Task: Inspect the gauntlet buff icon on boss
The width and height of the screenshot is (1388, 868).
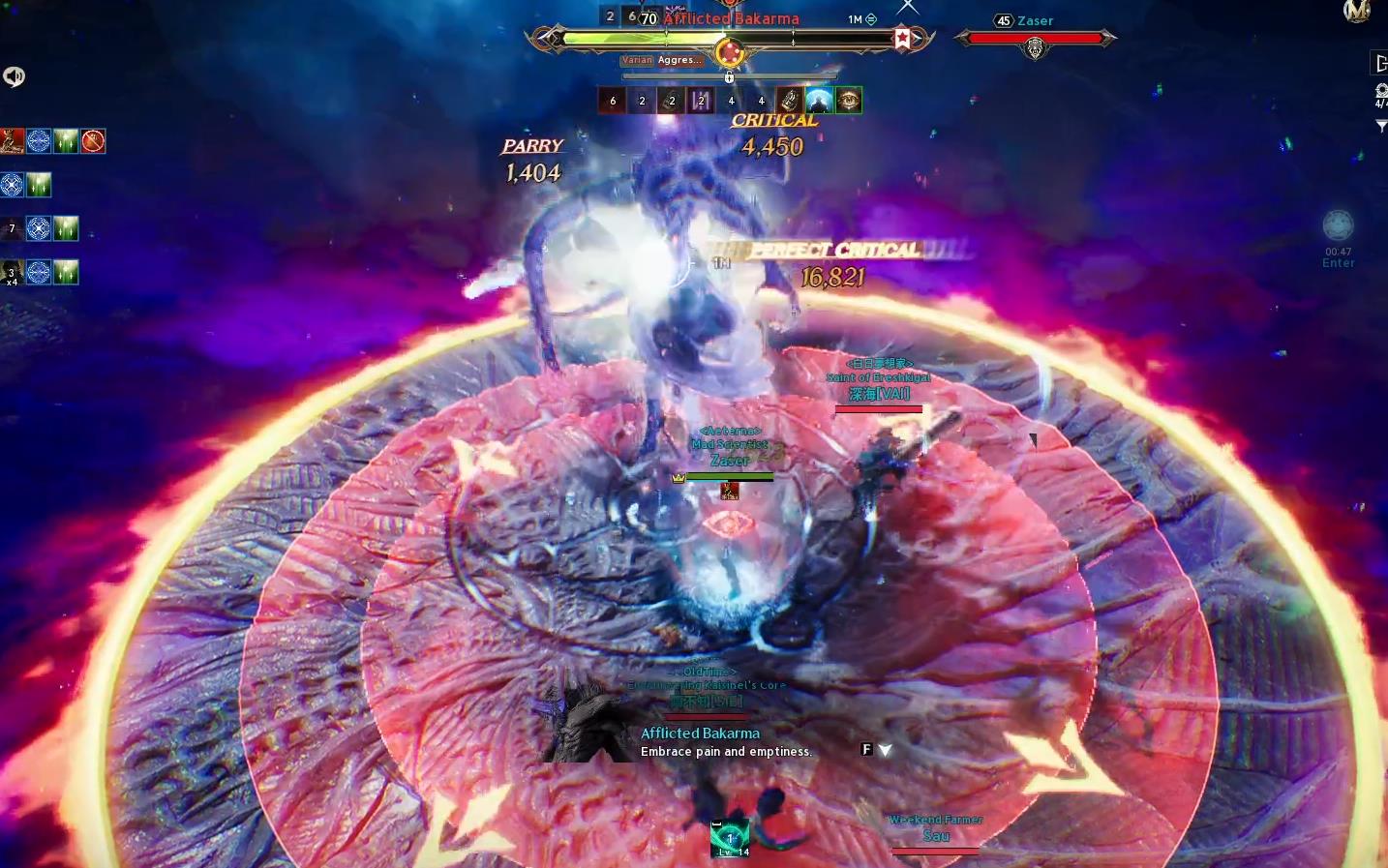Action: pos(790,100)
